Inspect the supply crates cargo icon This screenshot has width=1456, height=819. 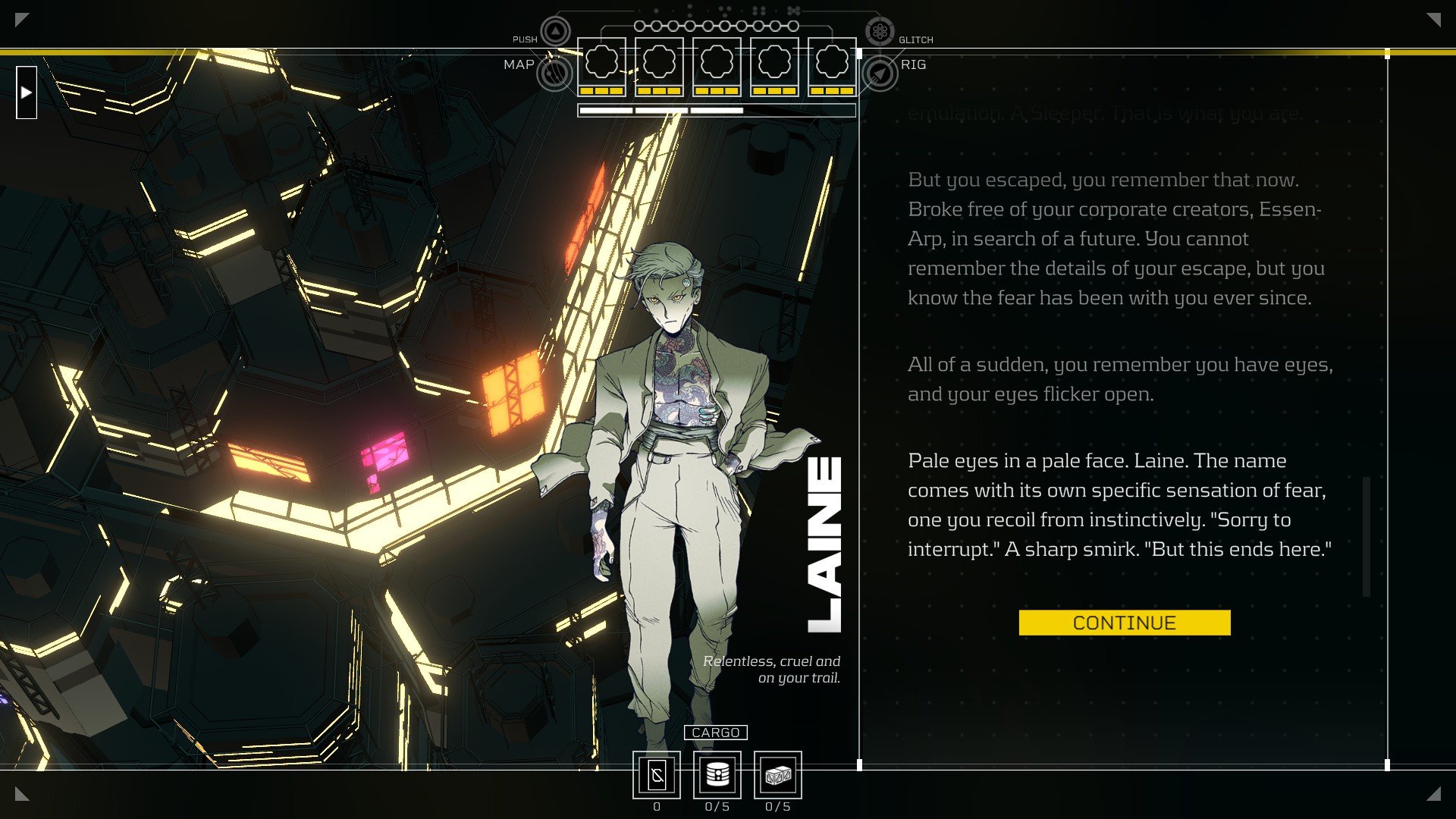(x=778, y=776)
